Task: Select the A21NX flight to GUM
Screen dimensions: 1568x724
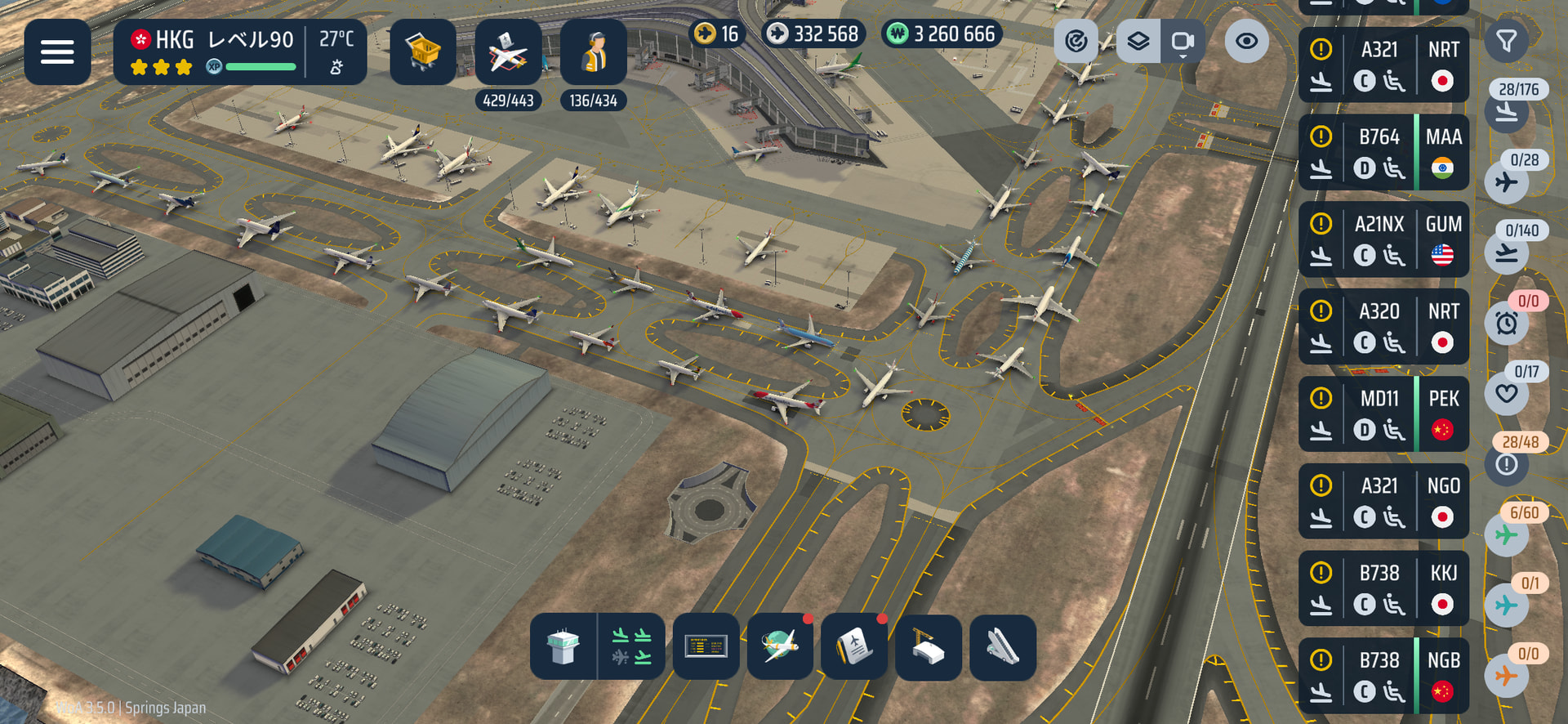Action: (x=1383, y=240)
